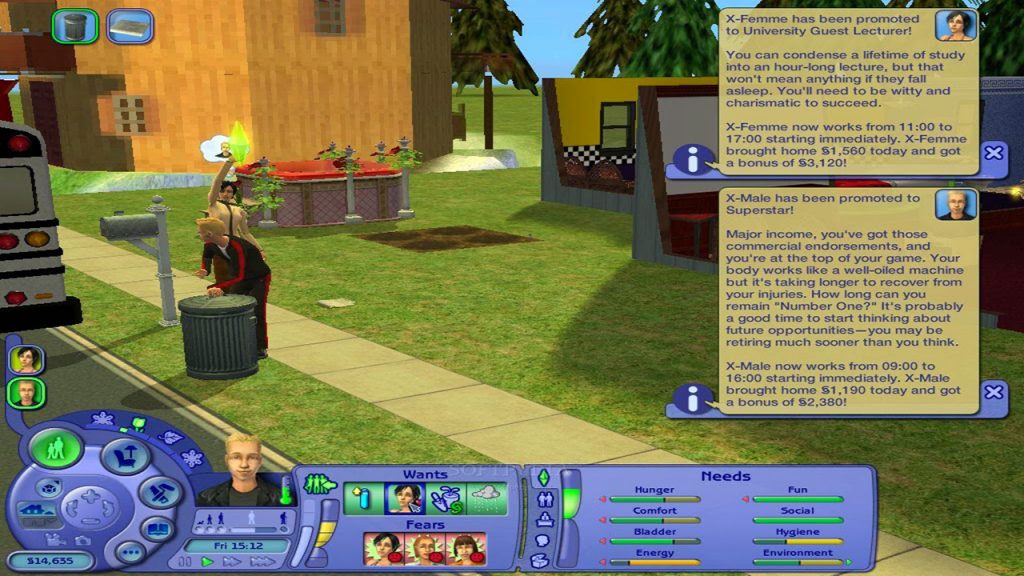Dismiss the X-Male Superstar notification

pyautogui.click(x=993, y=392)
